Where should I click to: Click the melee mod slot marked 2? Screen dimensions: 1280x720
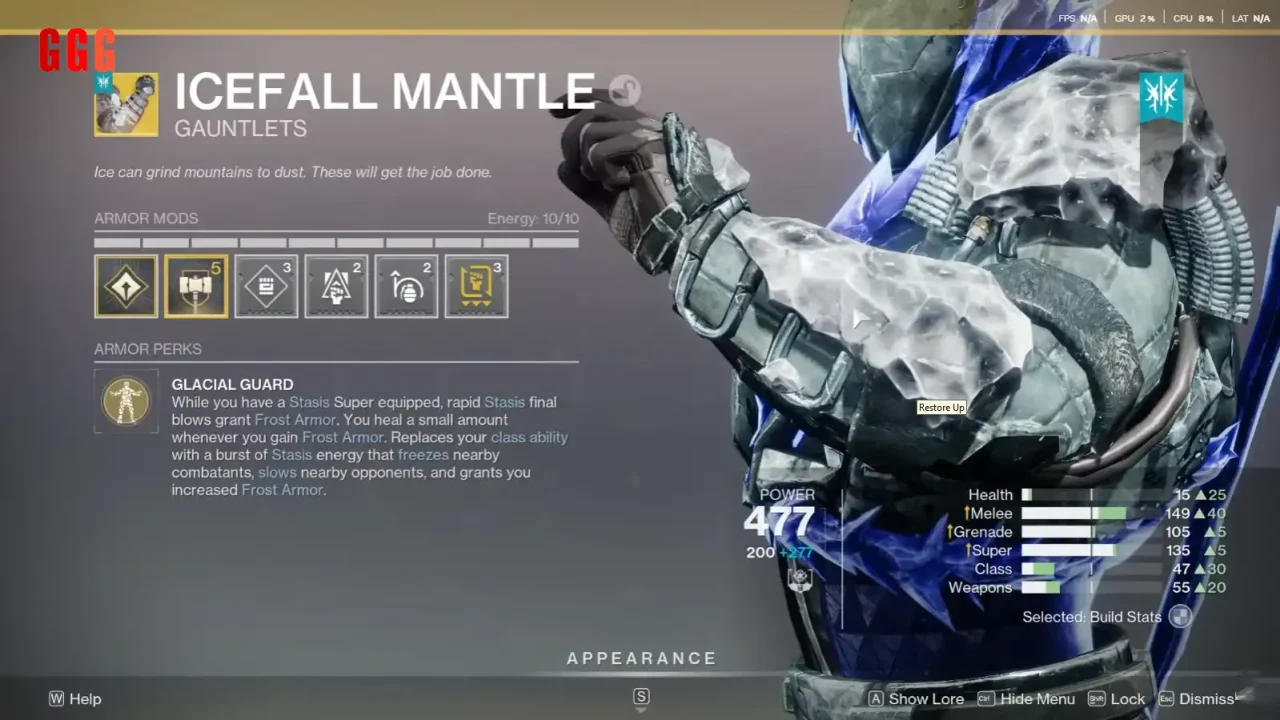click(336, 286)
